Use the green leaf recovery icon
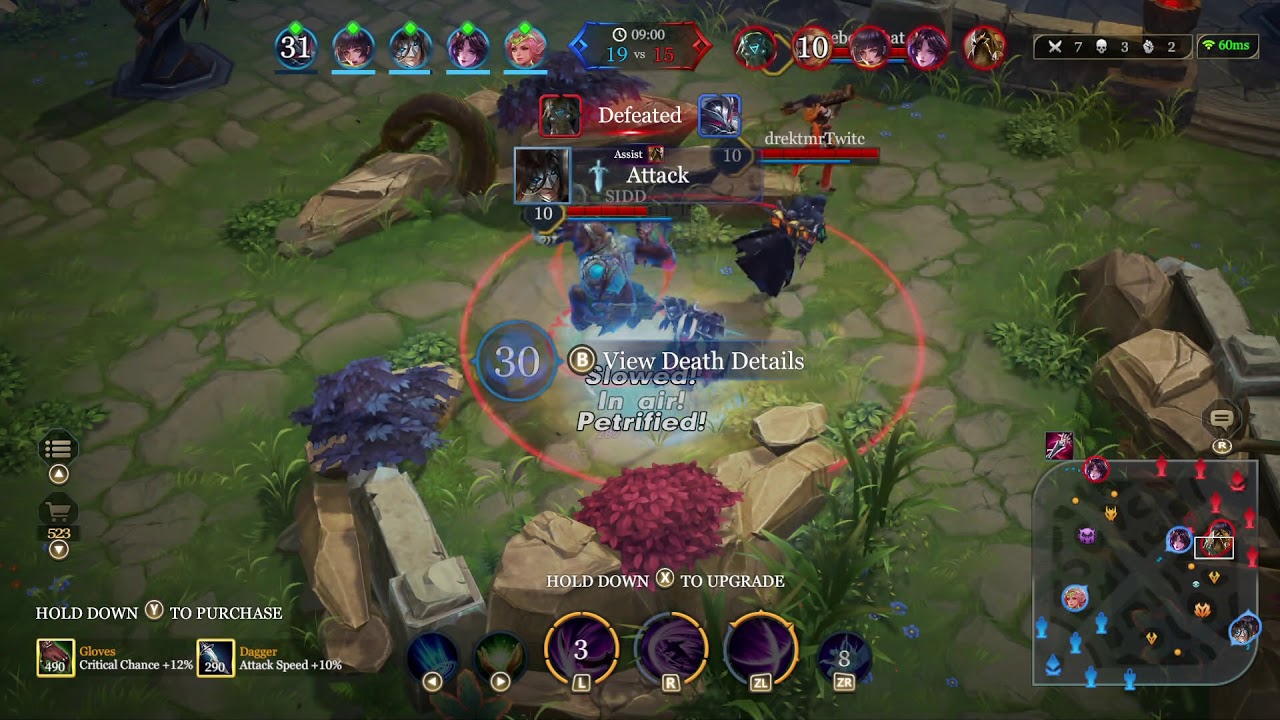Image resolution: width=1280 pixels, height=720 pixels. pyautogui.click(x=500, y=655)
